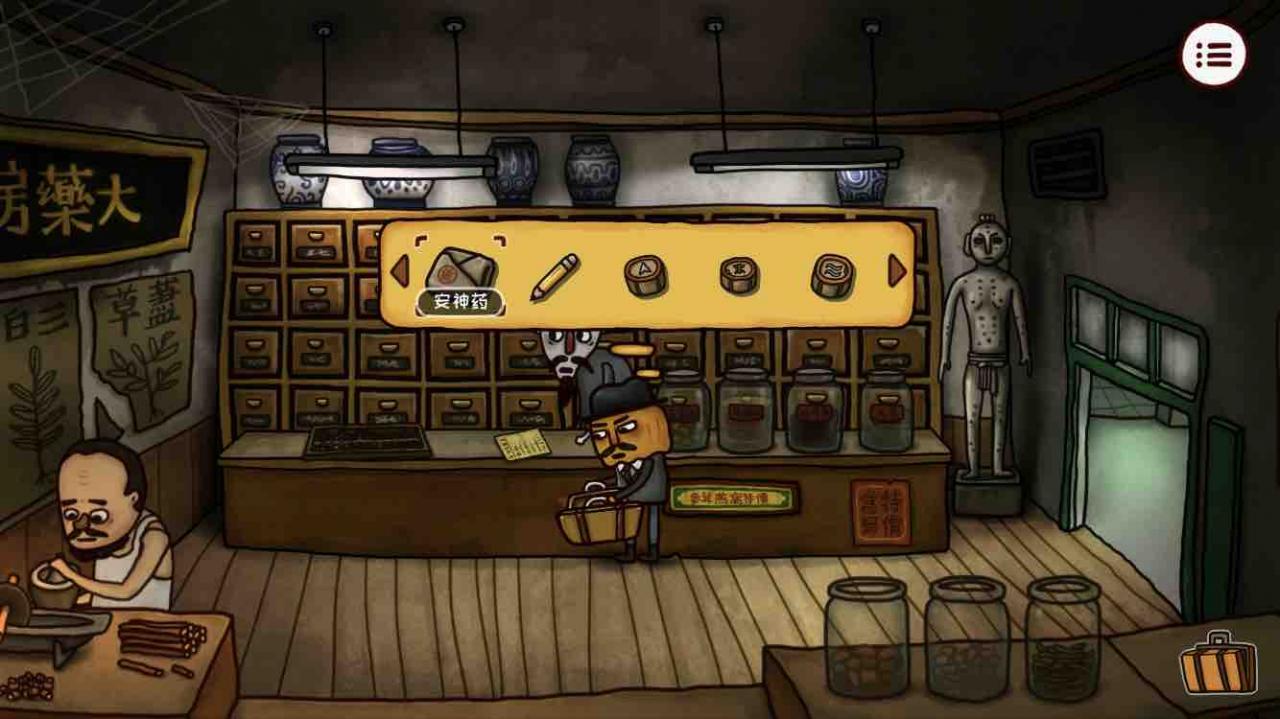Image resolution: width=1280 pixels, height=719 pixels.
Task: Select the round token with wave symbol
Action: pyautogui.click(x=832, y=275)
